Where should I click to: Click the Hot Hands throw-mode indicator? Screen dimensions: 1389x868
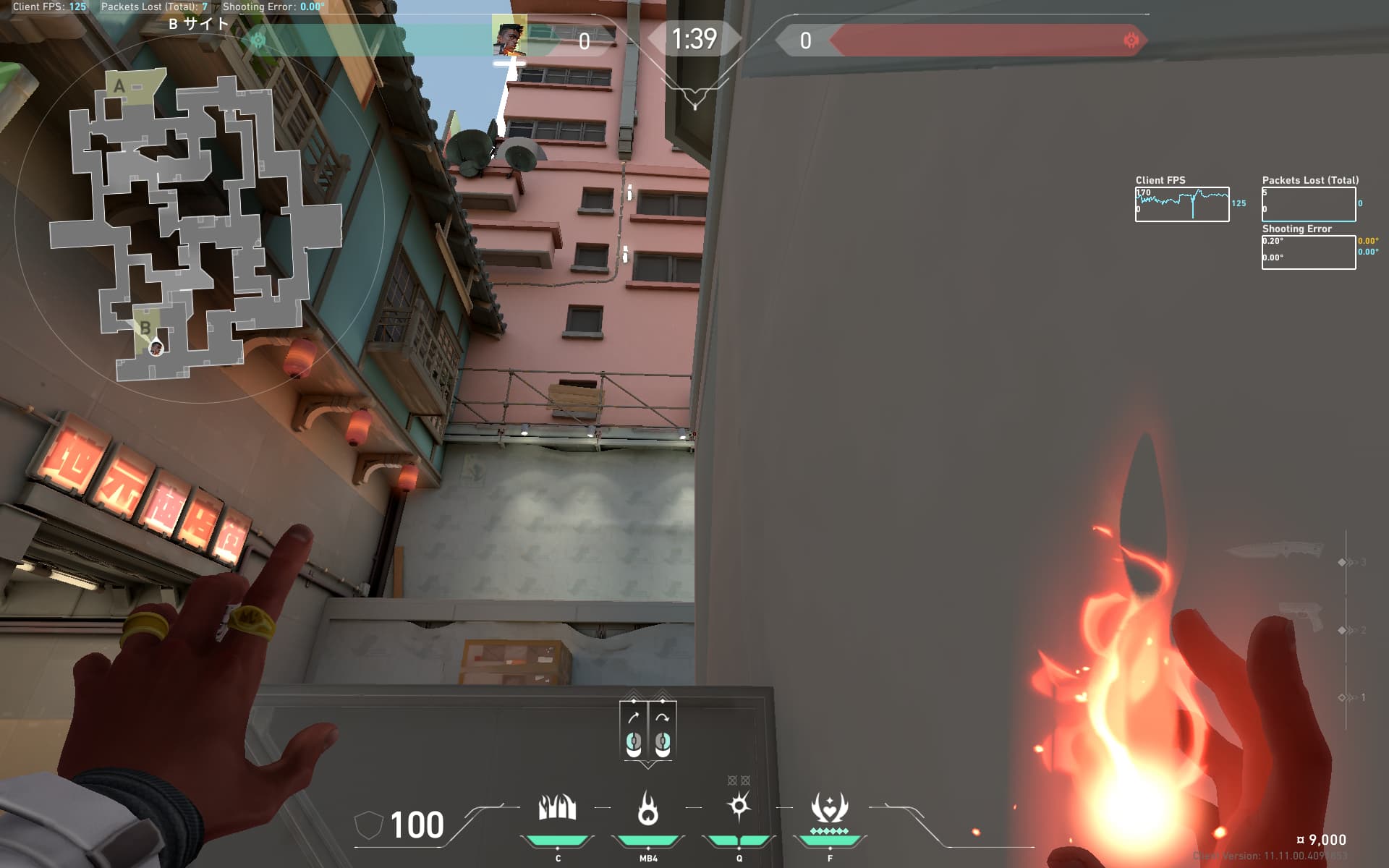click(x=647, y=730)
